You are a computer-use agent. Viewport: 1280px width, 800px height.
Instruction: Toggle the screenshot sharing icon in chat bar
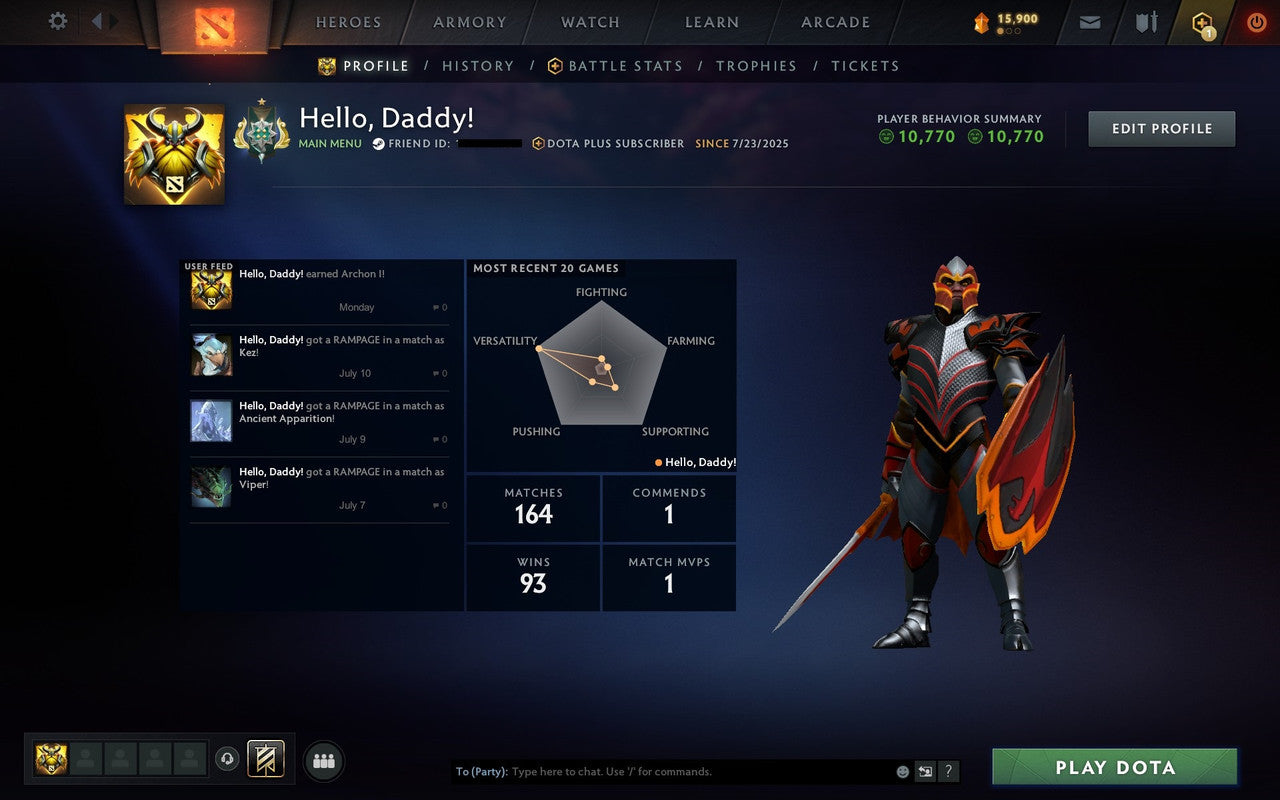925,771
